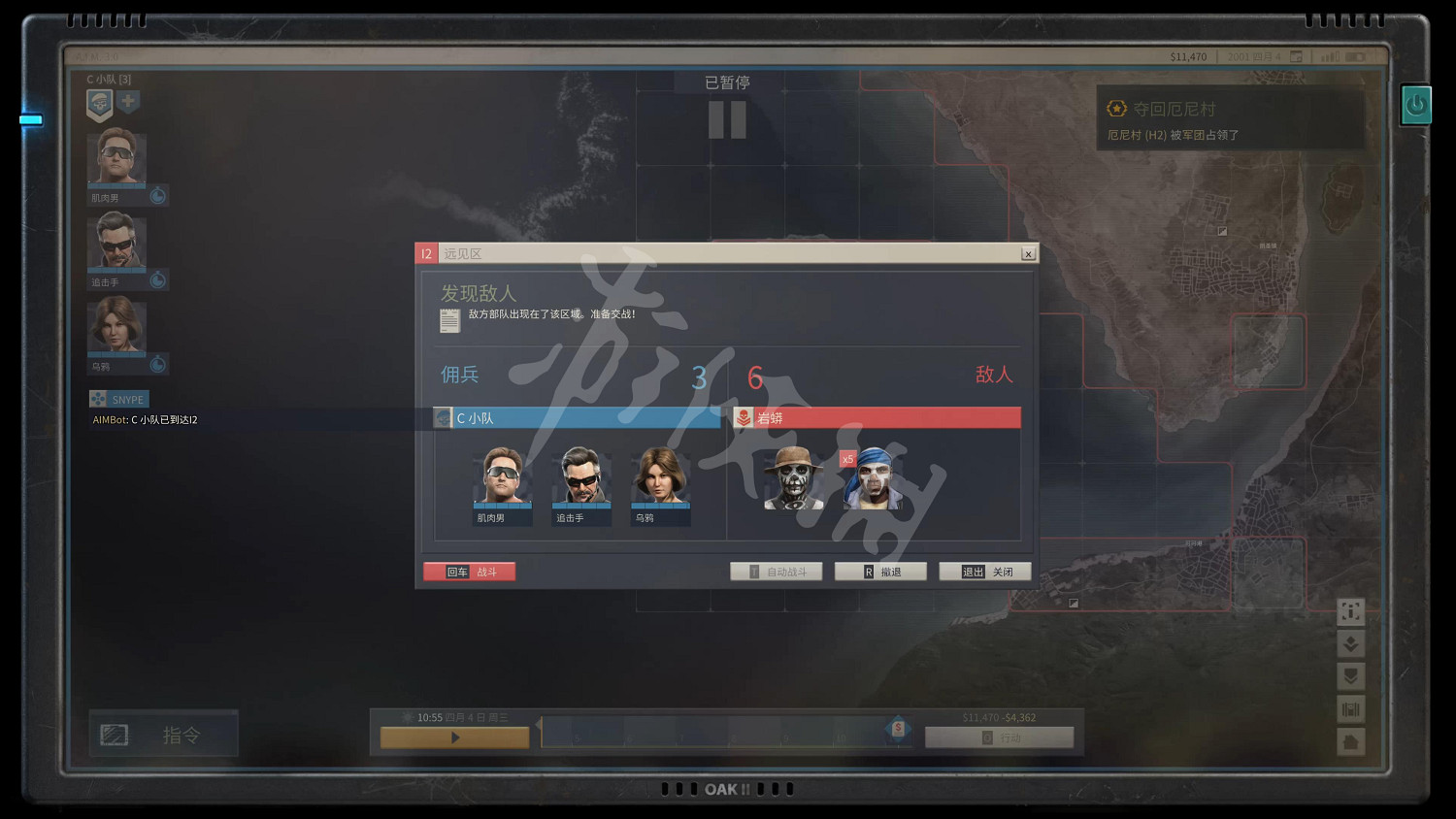Click the dollar marker on the timeline

click(x=898, y=728)
